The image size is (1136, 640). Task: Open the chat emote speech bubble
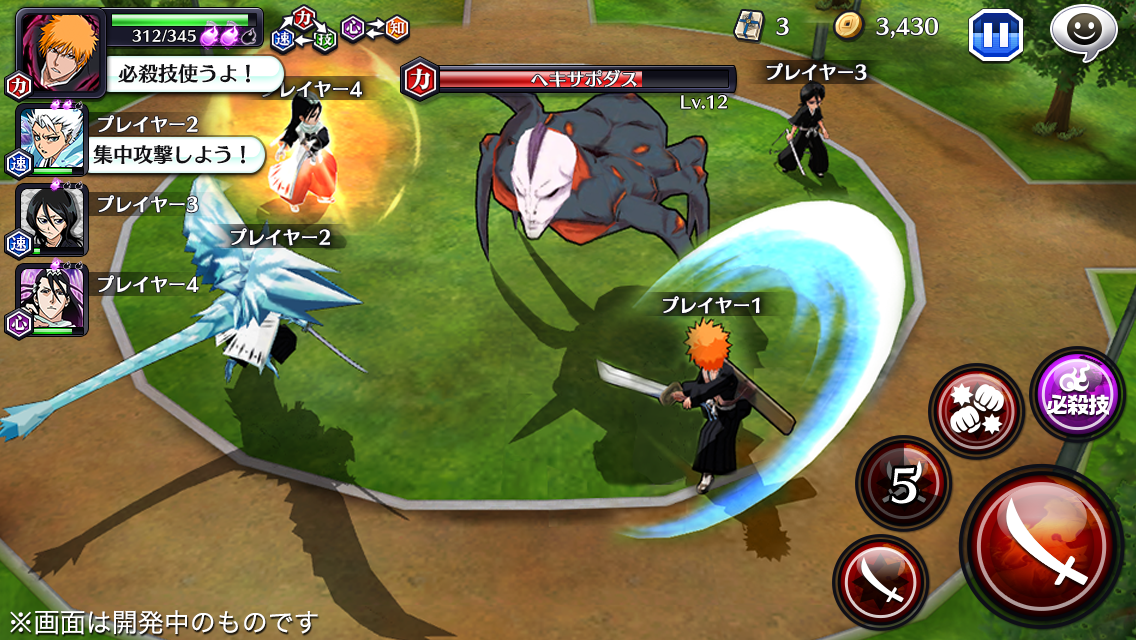point(1083,32)
